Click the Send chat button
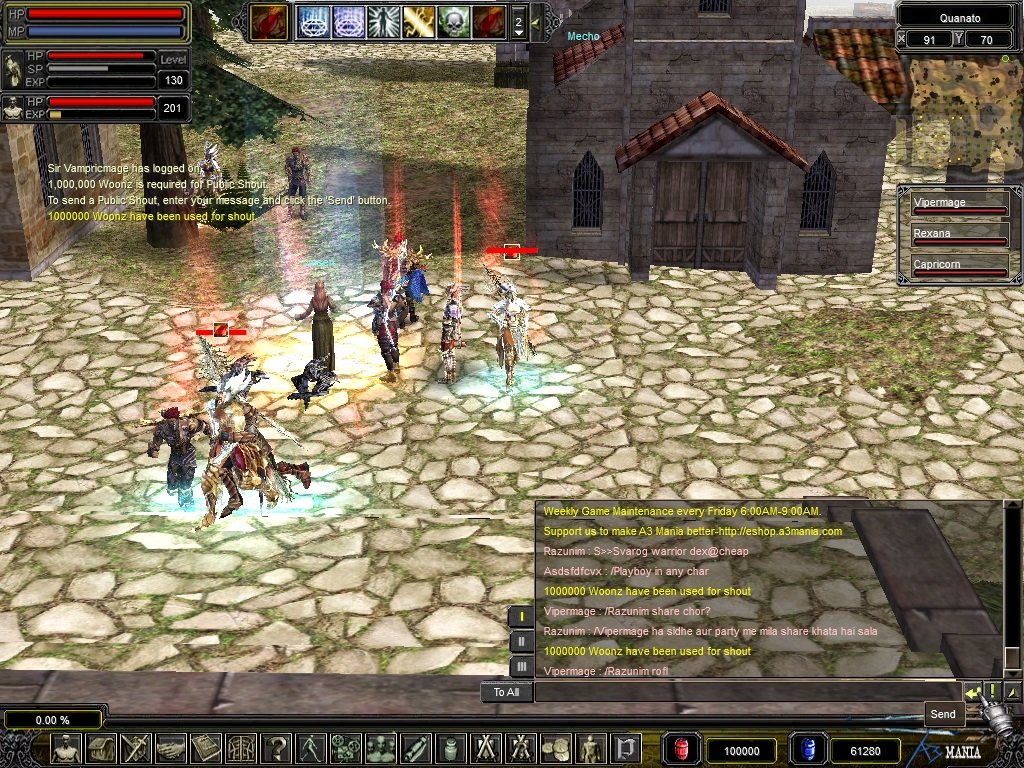The image size is (1024, 768). pyautogui.click(x=972, y=692)
